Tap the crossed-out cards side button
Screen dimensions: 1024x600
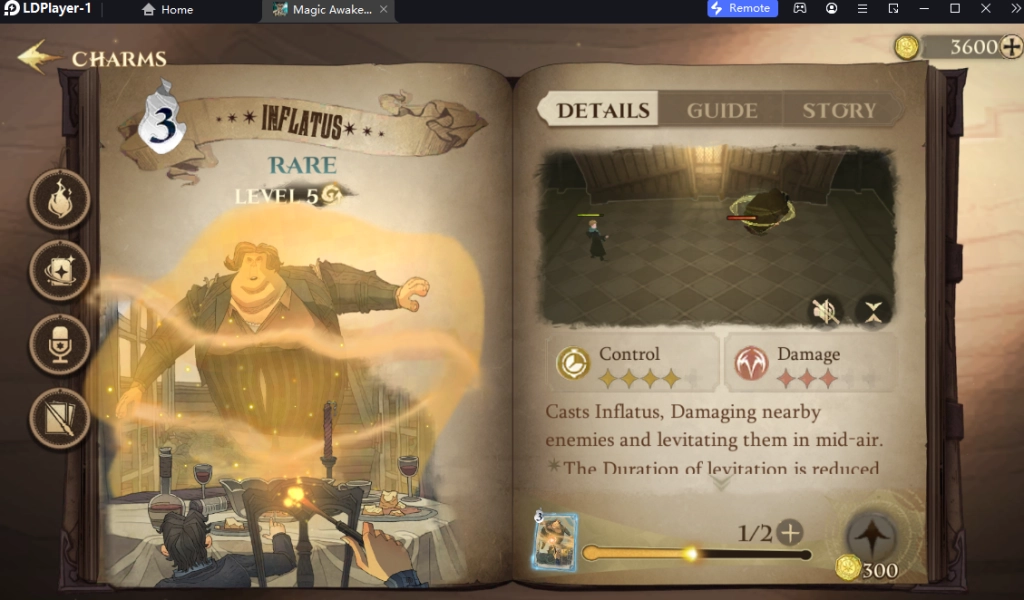tap(60, 417)
